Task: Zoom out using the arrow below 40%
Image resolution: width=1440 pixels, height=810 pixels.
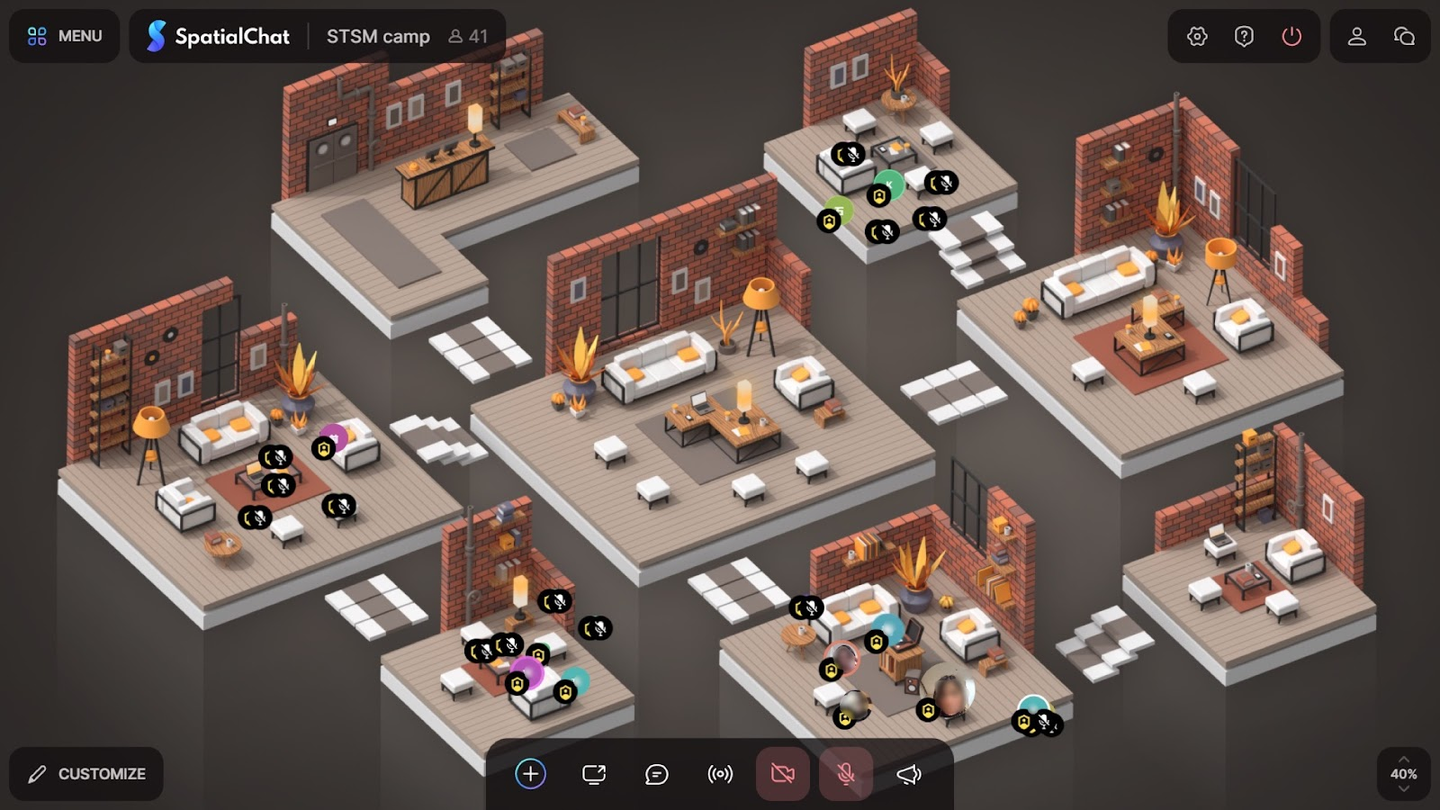Action: click(1404, 790)
